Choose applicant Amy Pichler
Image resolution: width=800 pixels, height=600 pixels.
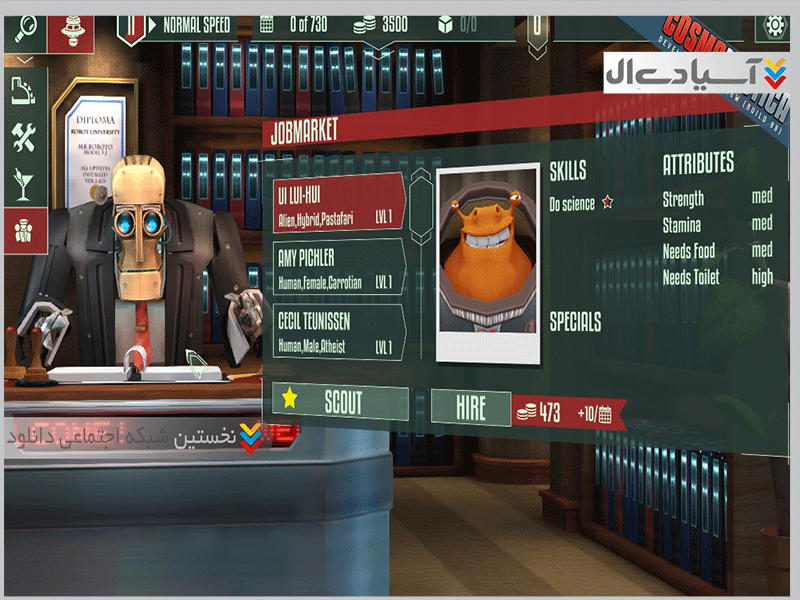(x=338, y=267)
